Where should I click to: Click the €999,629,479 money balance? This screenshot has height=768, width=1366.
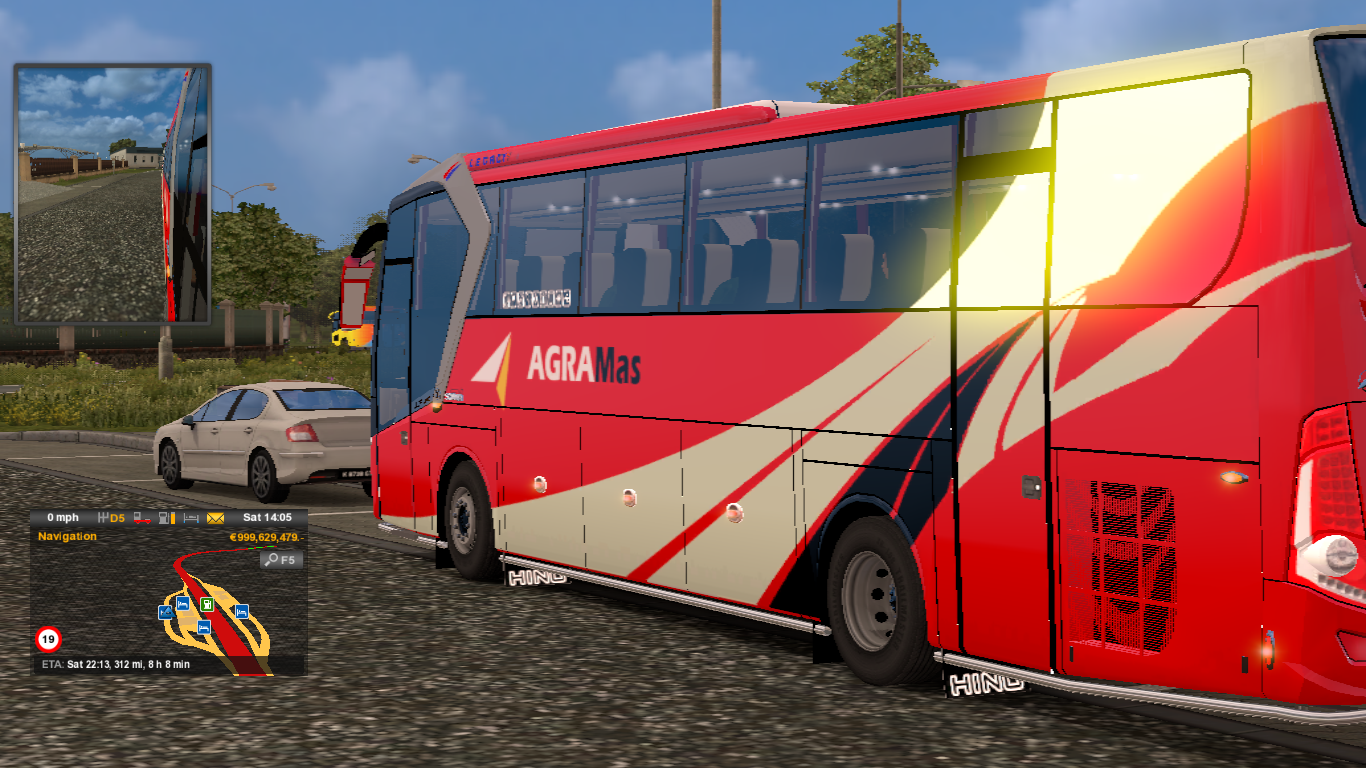(266, 538)
